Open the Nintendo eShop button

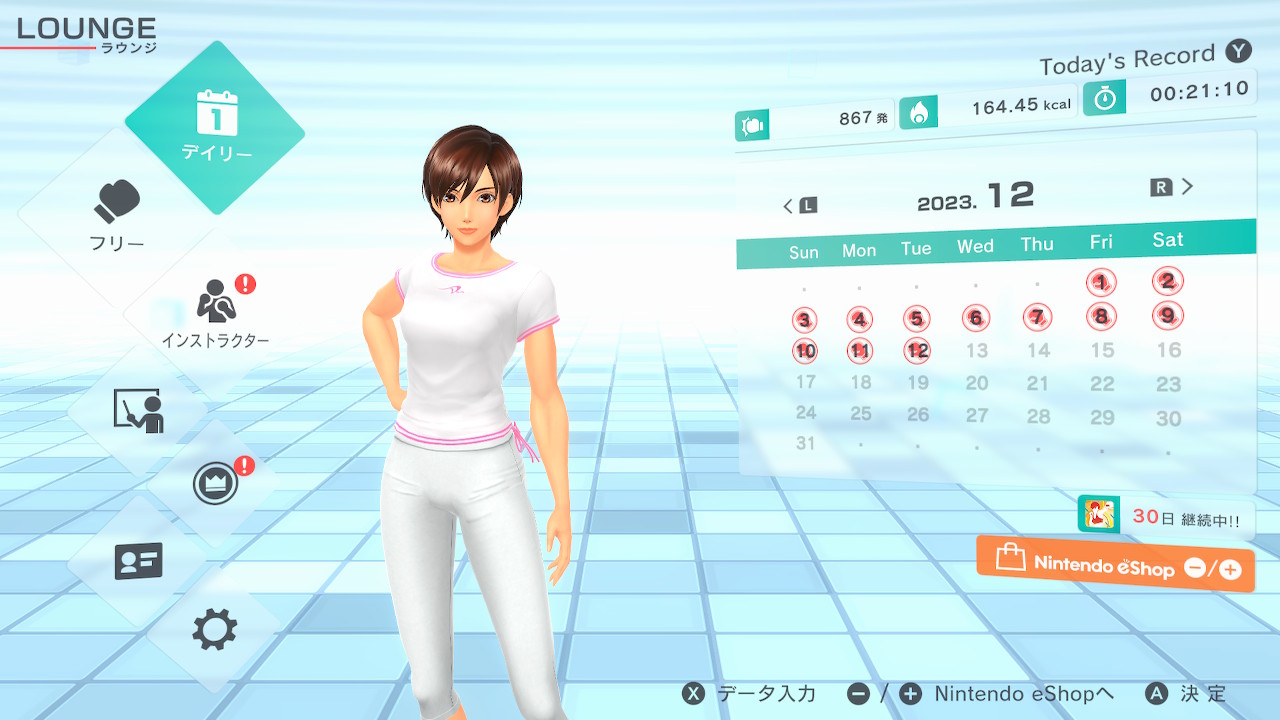point(1115,565)
